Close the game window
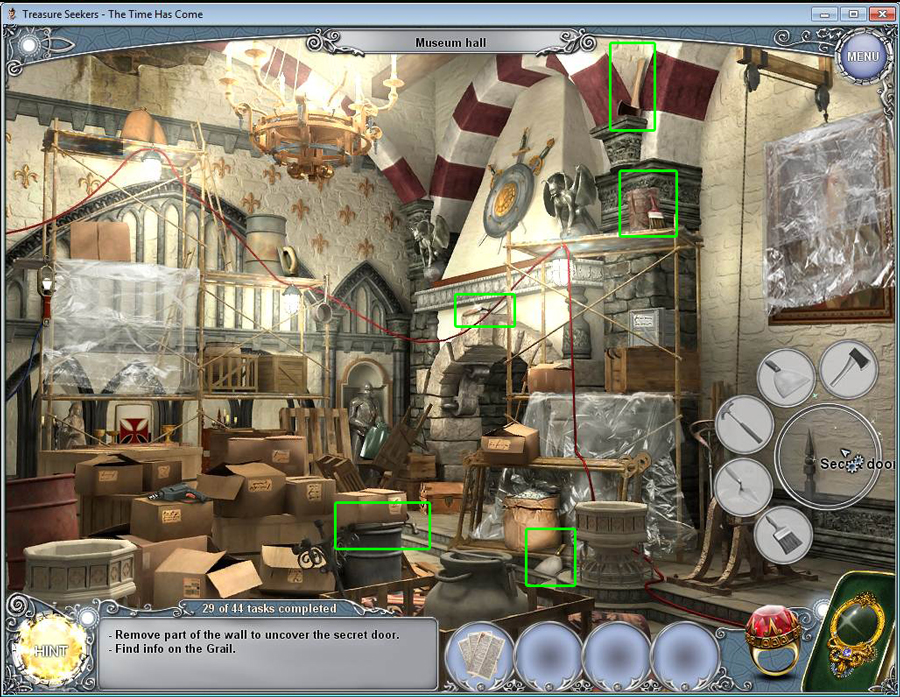 (x=880, y=13)
